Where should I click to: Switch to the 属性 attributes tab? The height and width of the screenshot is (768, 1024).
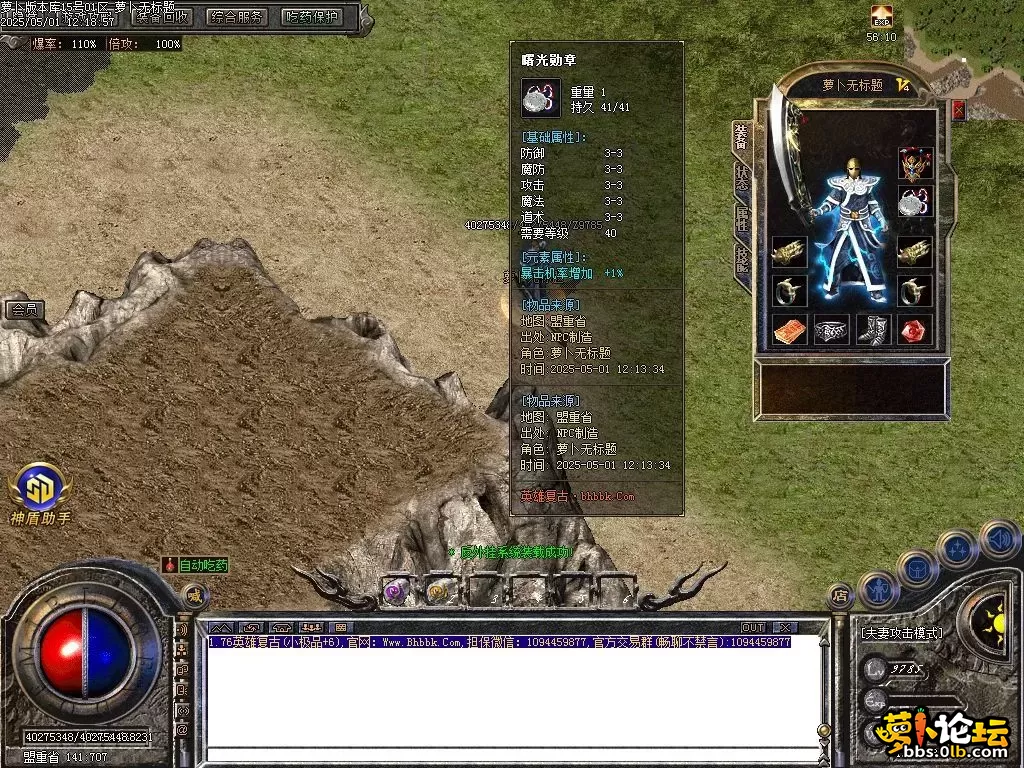pyautogui.click(x=741, y=221)
